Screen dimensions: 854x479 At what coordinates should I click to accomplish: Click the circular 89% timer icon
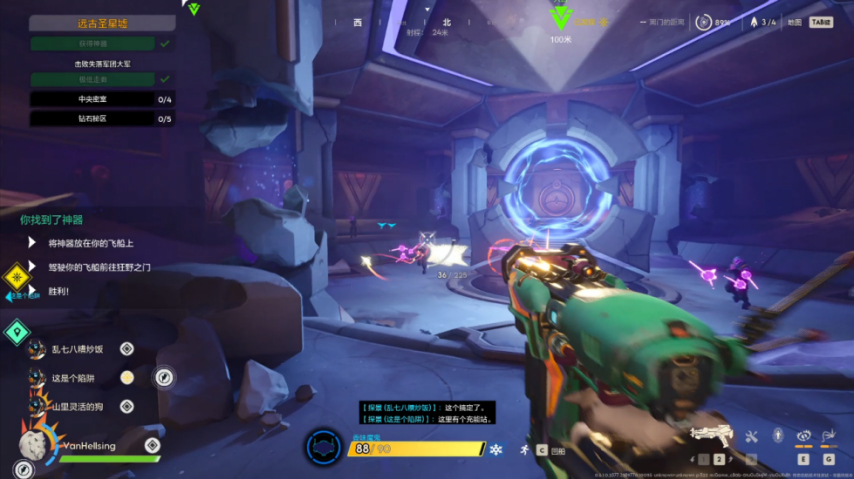tap(705, 22)
